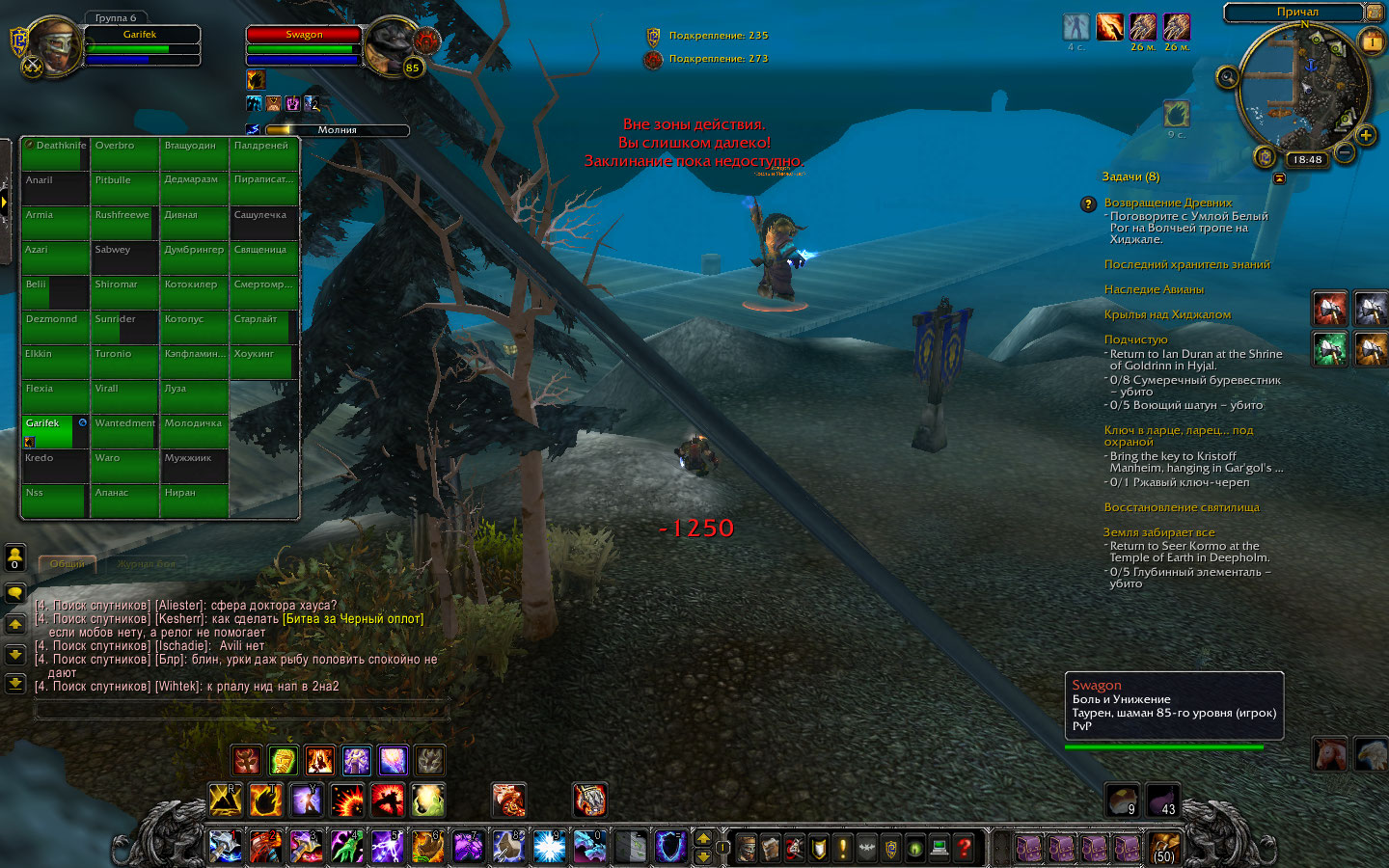
Task: Select Garifek's player portrait frame
Action: click(x=54, y=45)
